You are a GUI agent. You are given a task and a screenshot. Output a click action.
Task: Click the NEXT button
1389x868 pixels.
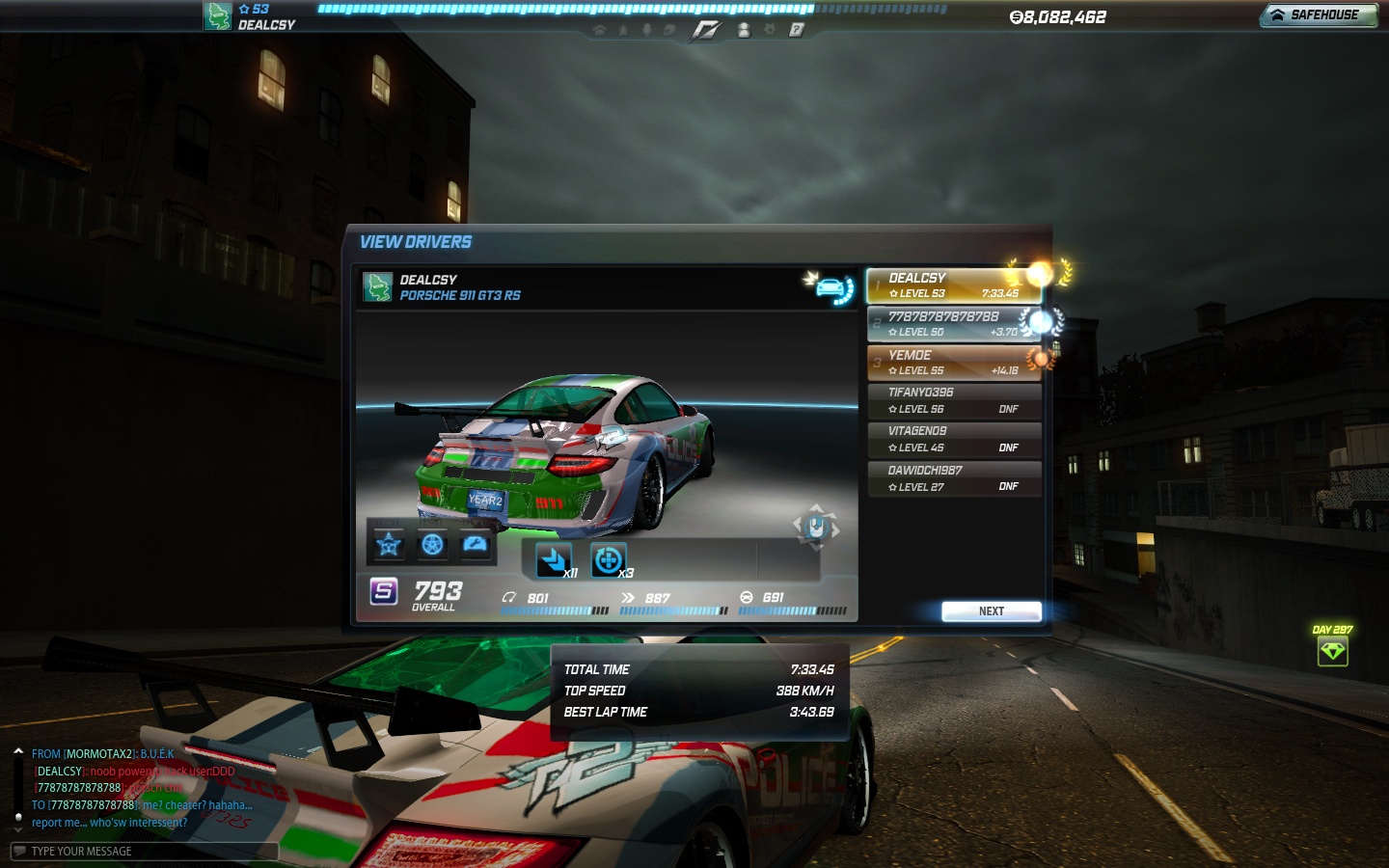pyautogui.click(x=991, y=611)
